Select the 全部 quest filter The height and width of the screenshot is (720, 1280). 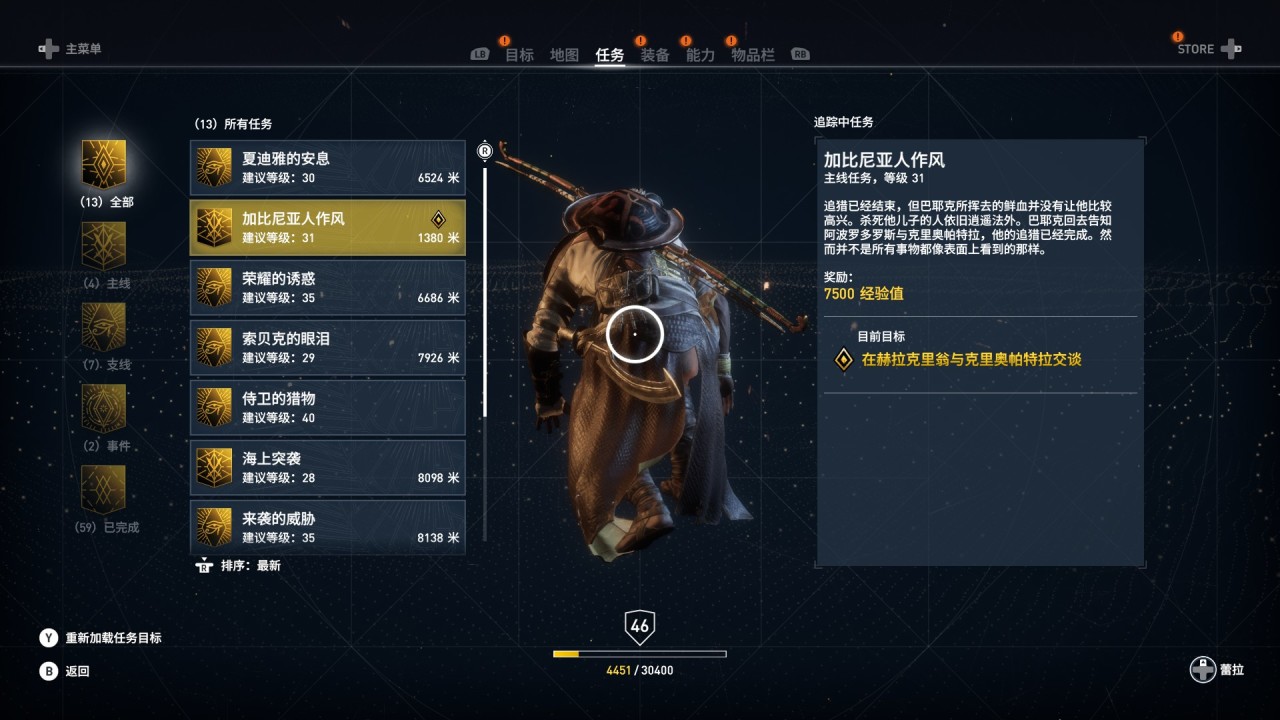tap(104, 165)
